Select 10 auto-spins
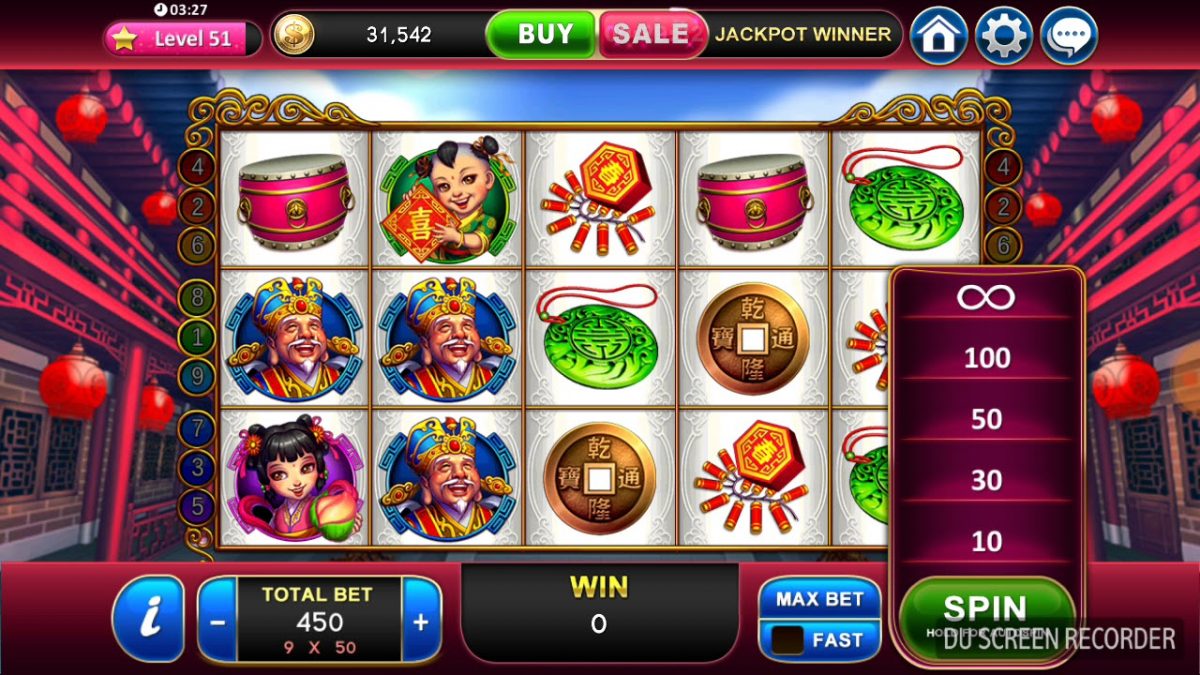 (x=986, y=542)
